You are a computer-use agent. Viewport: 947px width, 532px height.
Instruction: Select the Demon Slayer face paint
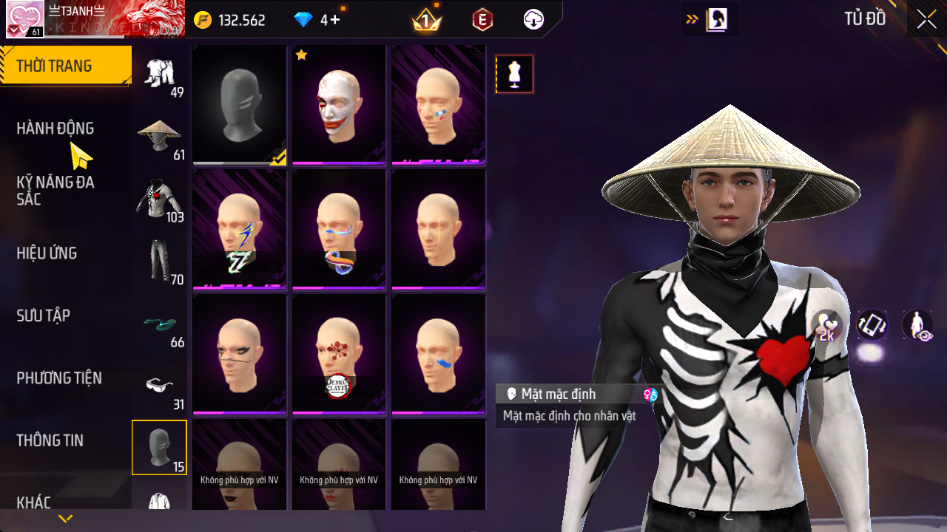(338, 353)
